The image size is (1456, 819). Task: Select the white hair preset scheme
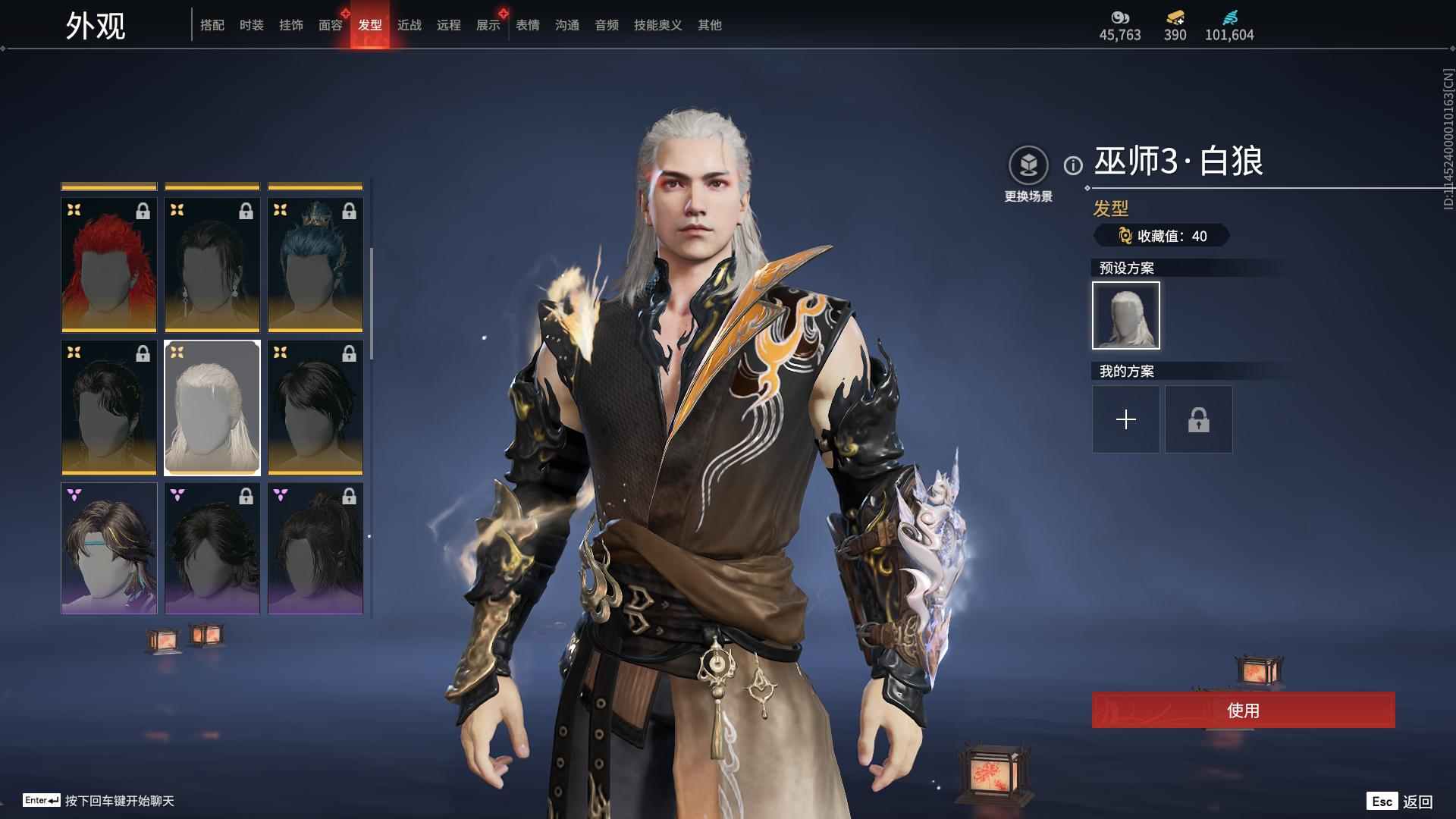(x=1126, y=315)
